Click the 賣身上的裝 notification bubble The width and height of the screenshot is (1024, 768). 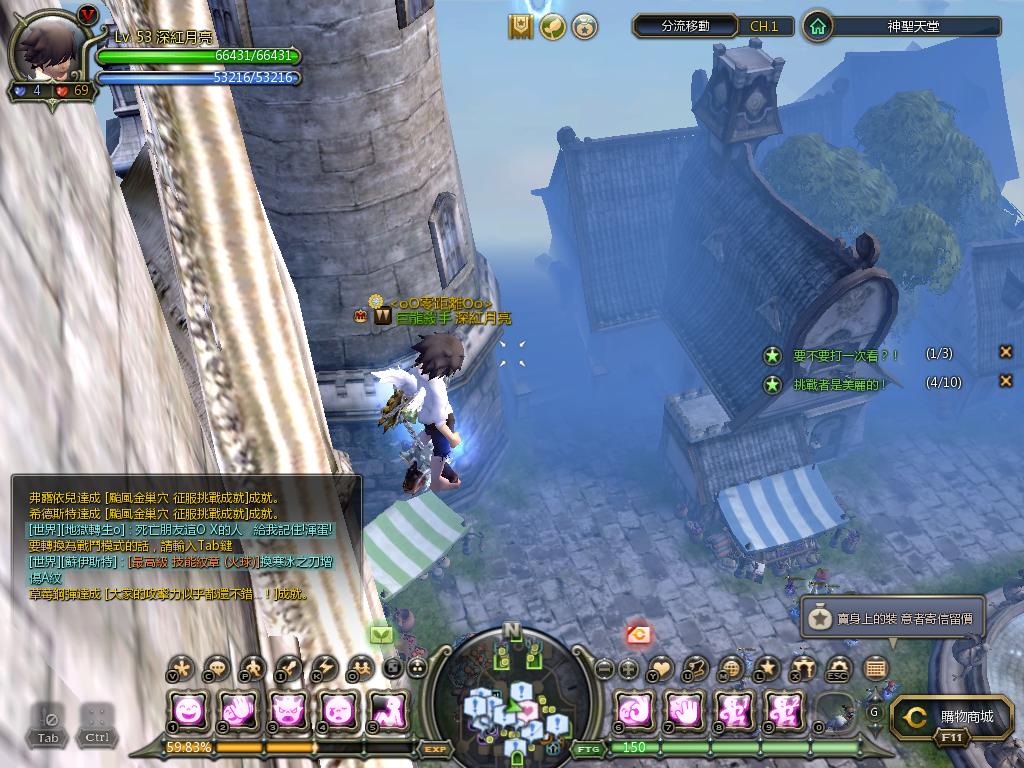click(893, 619)
